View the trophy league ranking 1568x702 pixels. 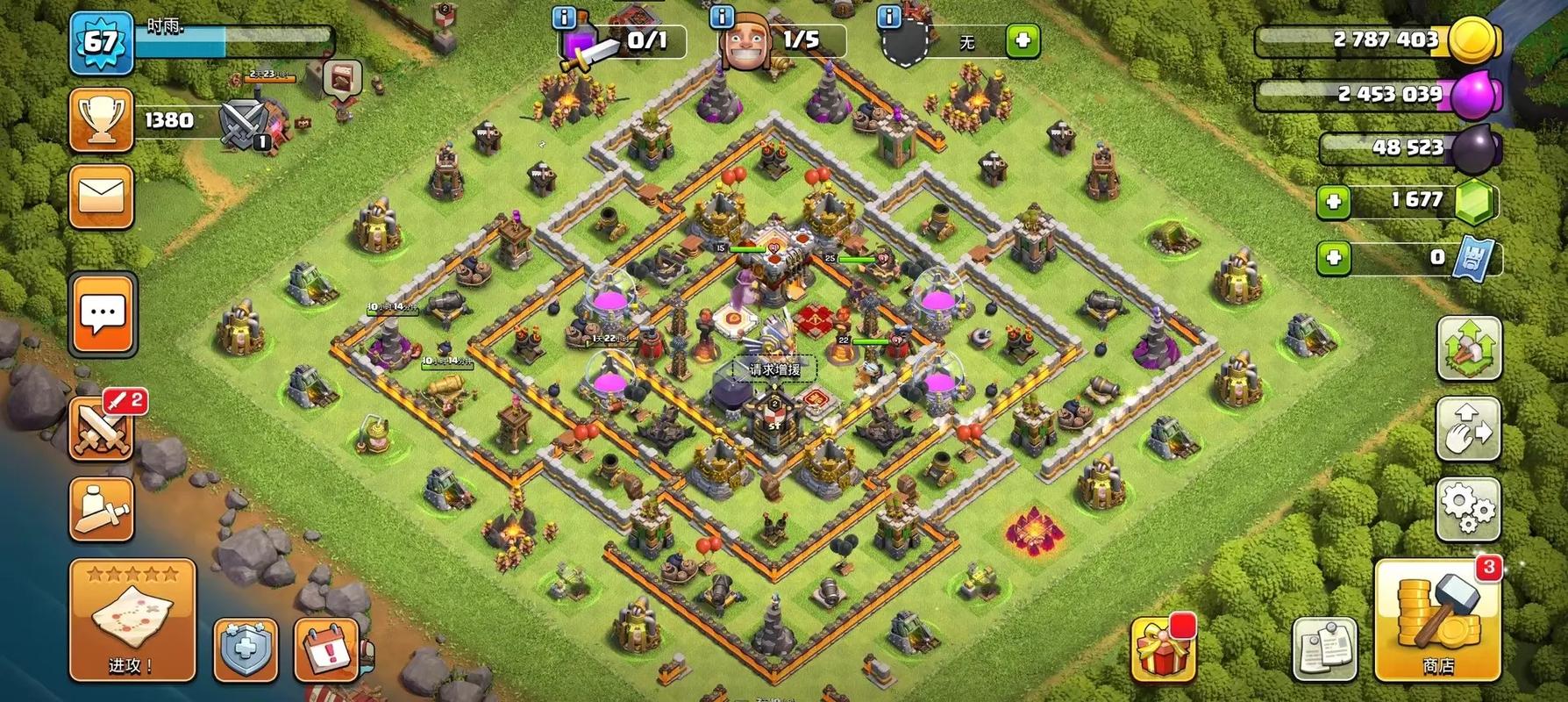(x=101, y=119)
